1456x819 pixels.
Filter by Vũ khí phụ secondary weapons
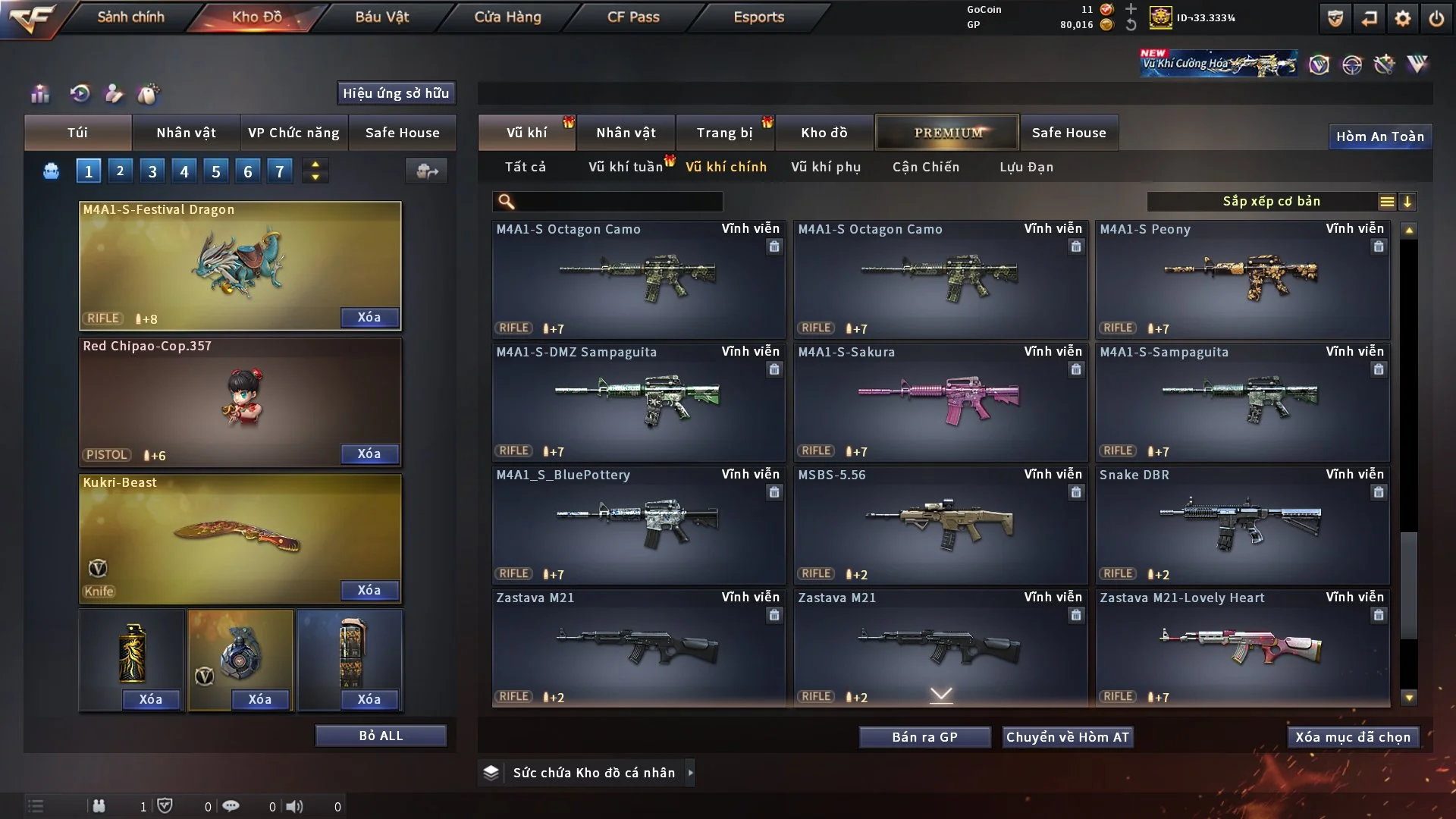point(826,167)
